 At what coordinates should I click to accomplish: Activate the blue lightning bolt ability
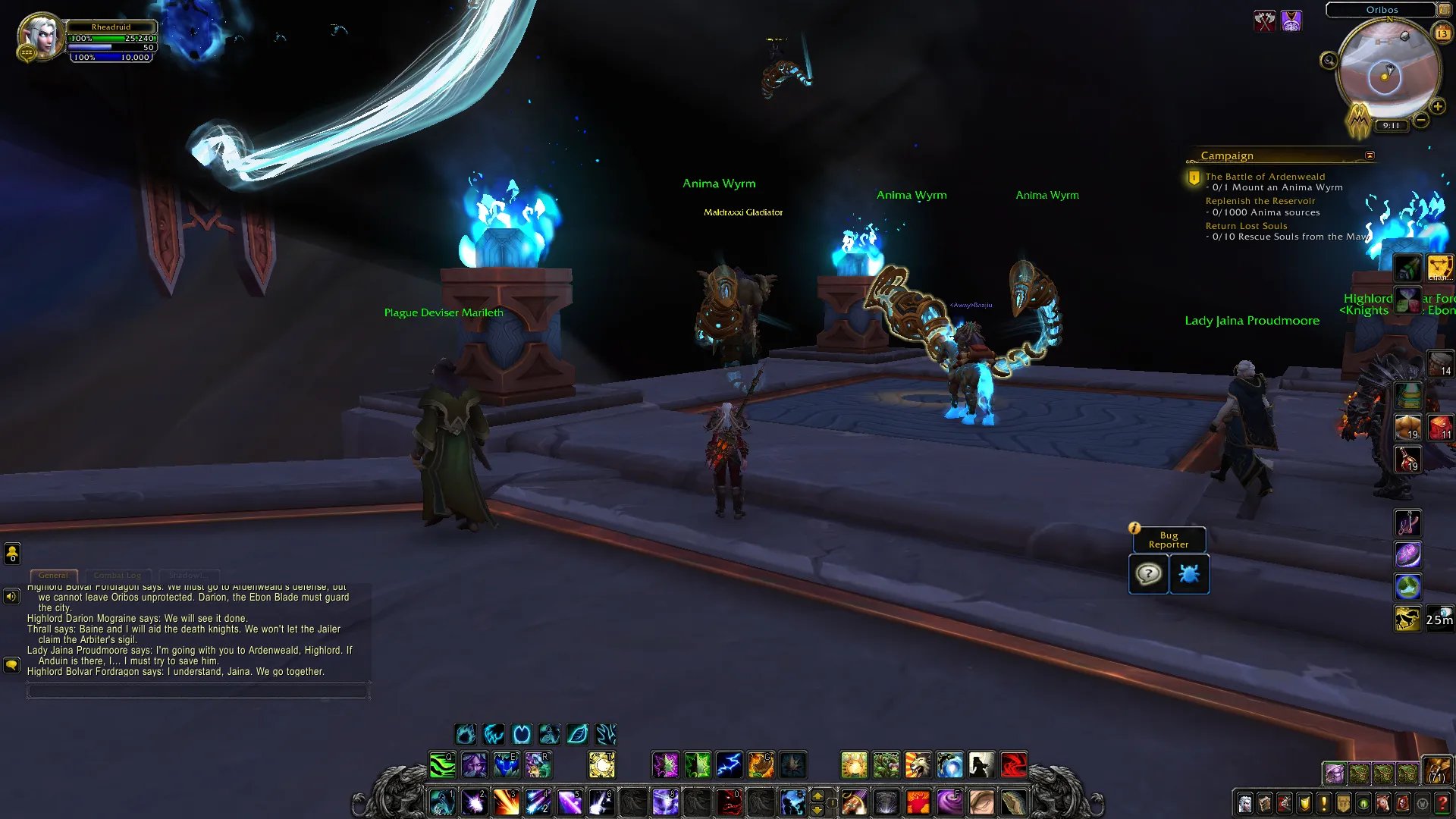729,765
